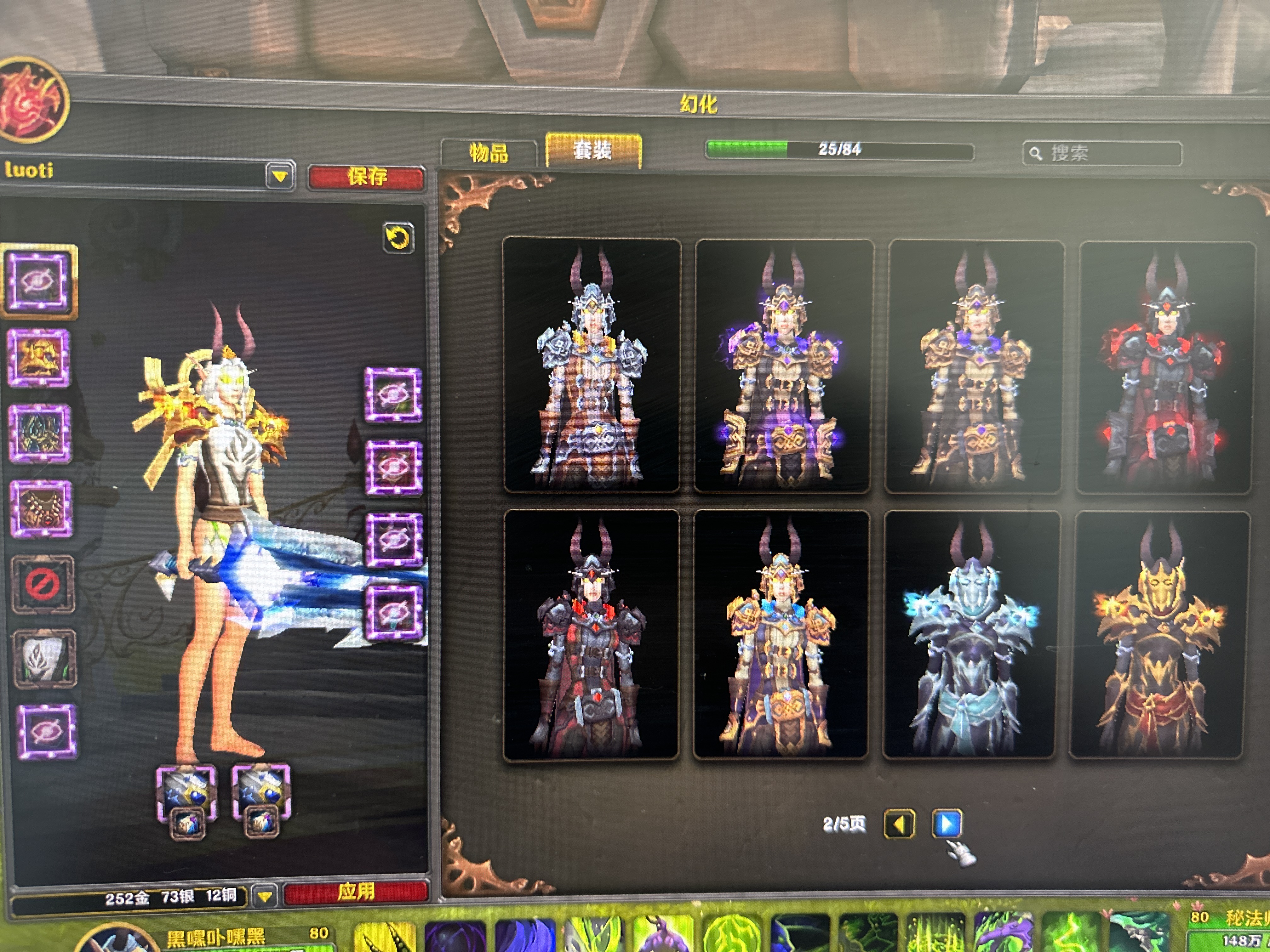Focus the 搜索 search box

[1102, 153]
